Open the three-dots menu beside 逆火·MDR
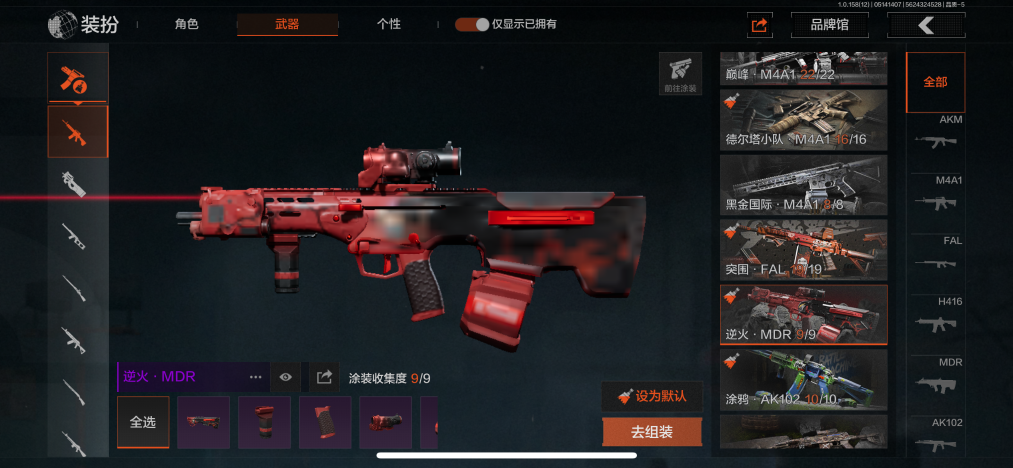This screenshot has width=1013, height=468. [x=256, y=377]
